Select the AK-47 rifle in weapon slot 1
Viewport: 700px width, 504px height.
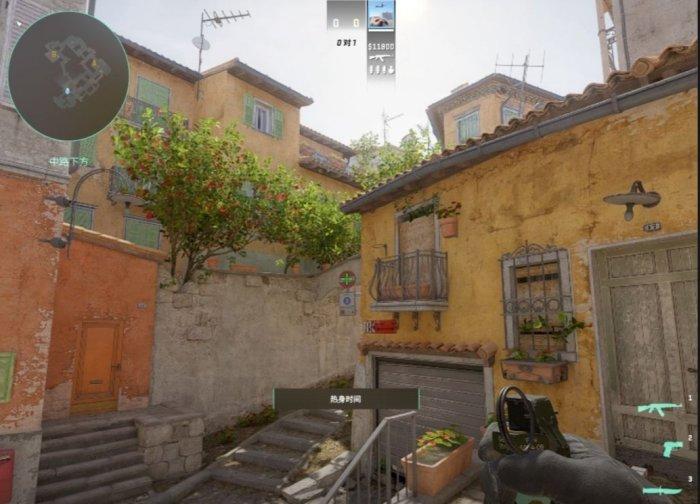coord(659,408)
